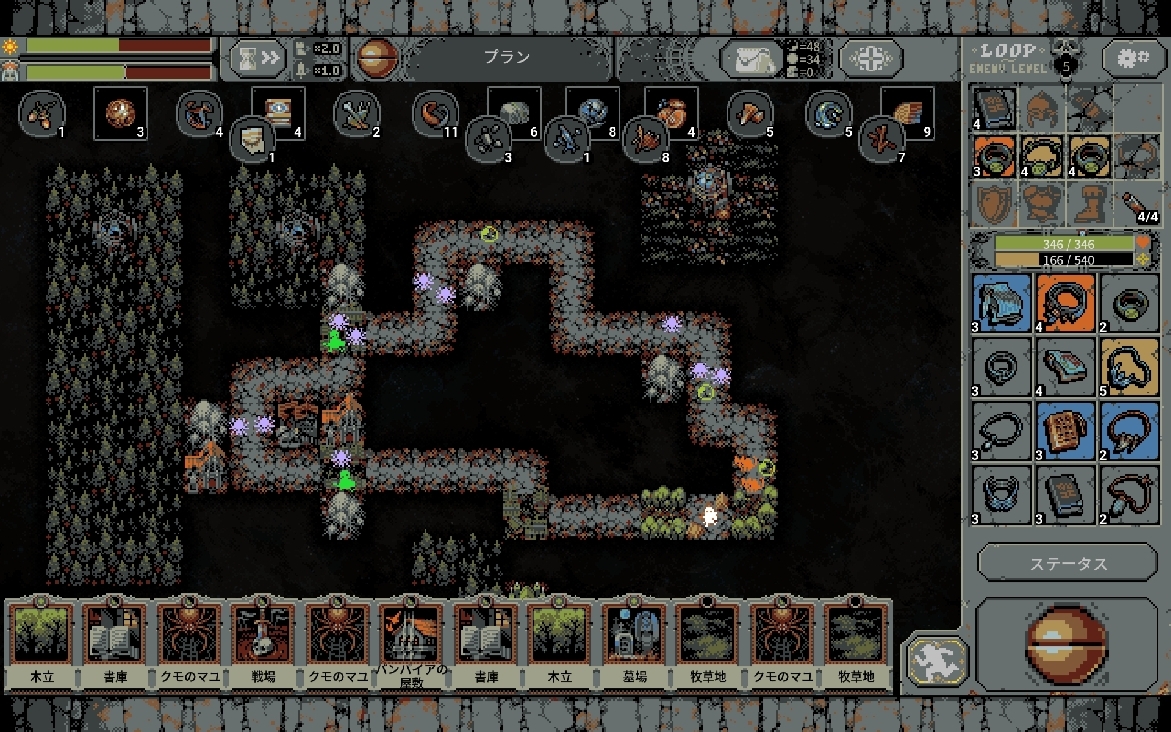The image size is (1171, 732).
Task: Select the level 3 brown book on blue
Action: pos(1066,431)
